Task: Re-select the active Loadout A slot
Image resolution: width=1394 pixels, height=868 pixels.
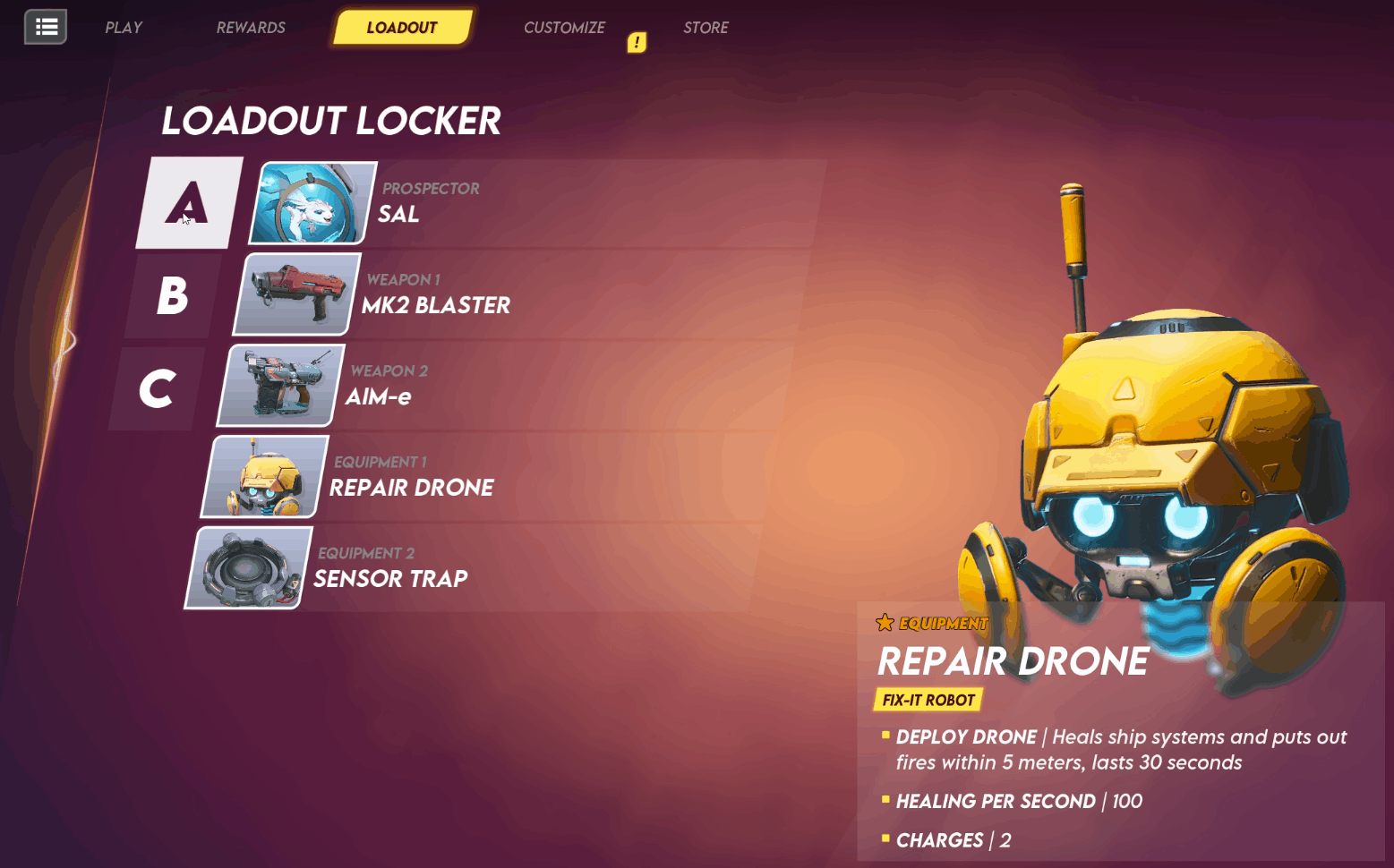Action: (188, 203)
